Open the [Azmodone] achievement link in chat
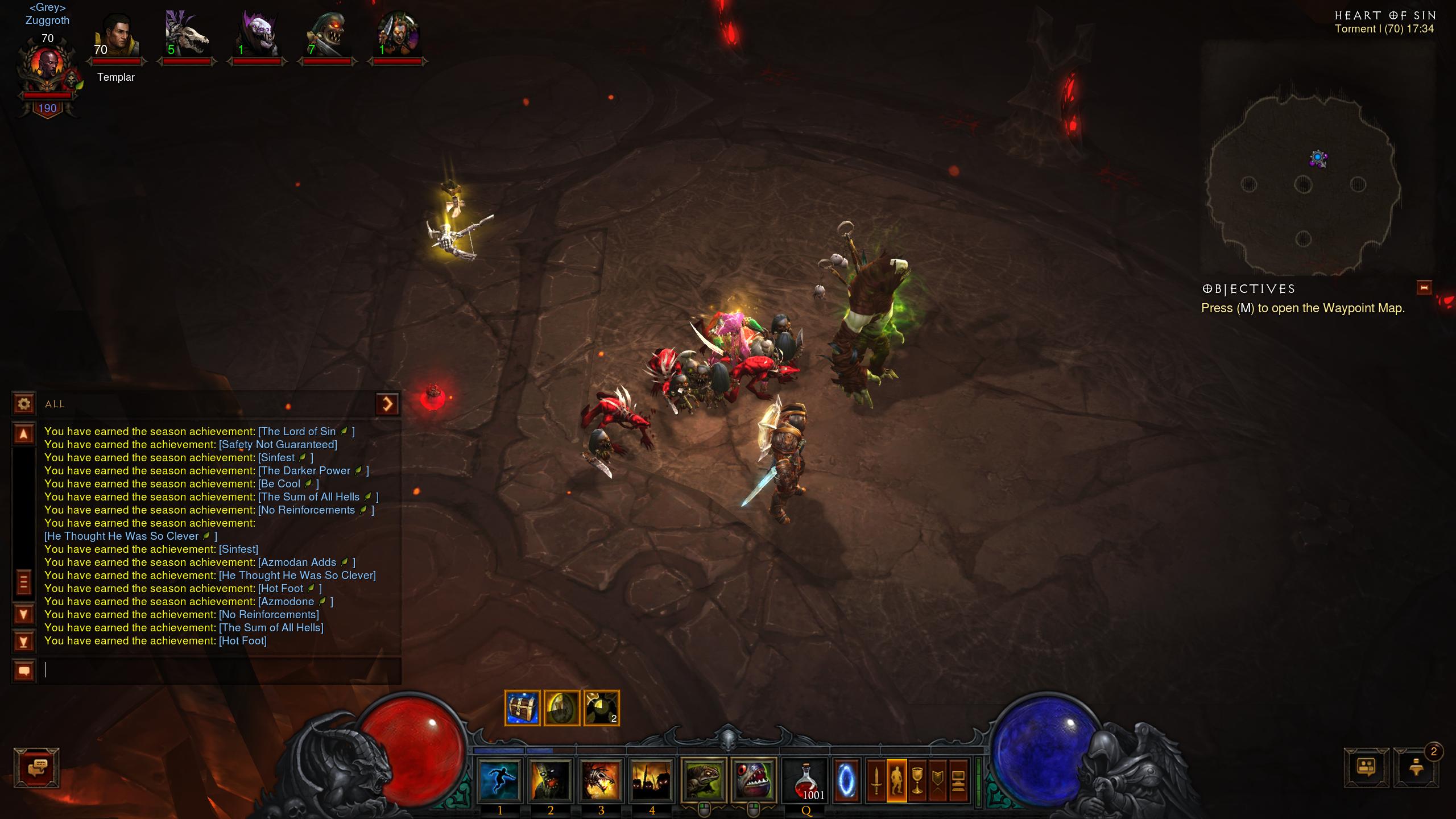1456x819 pixels. coord(286,602)
